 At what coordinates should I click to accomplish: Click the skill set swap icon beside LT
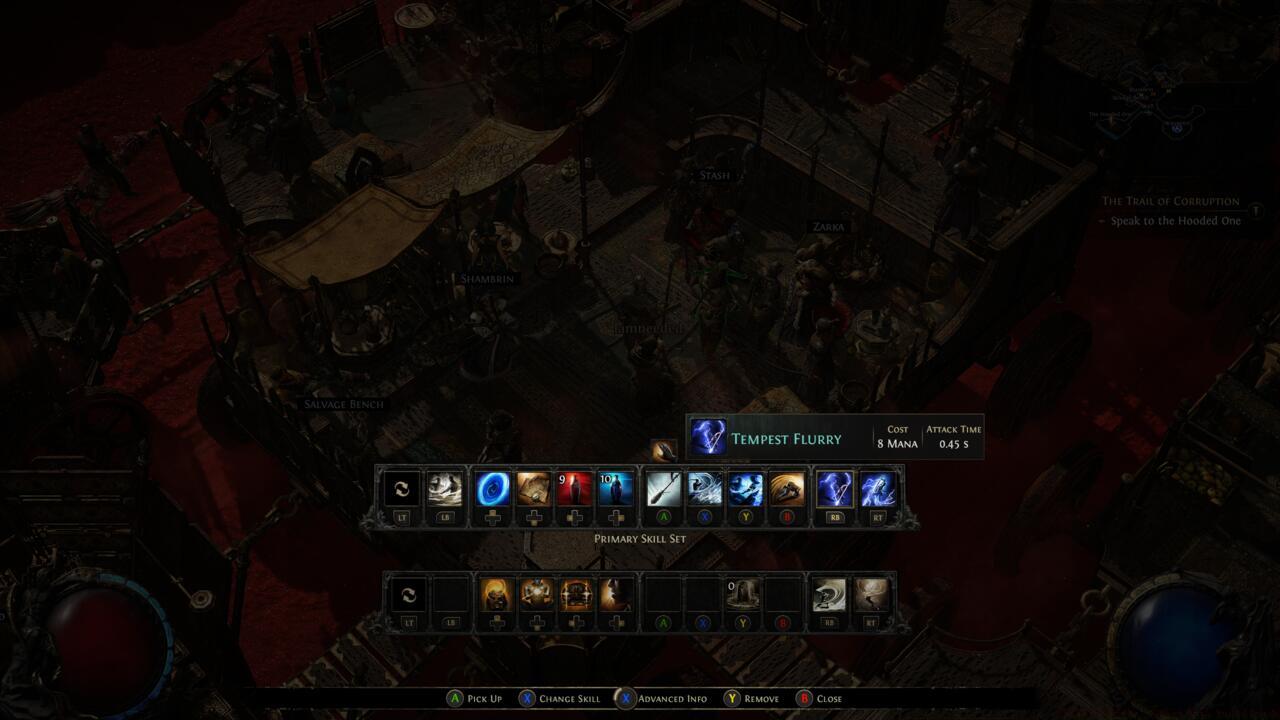pos(403,490)
